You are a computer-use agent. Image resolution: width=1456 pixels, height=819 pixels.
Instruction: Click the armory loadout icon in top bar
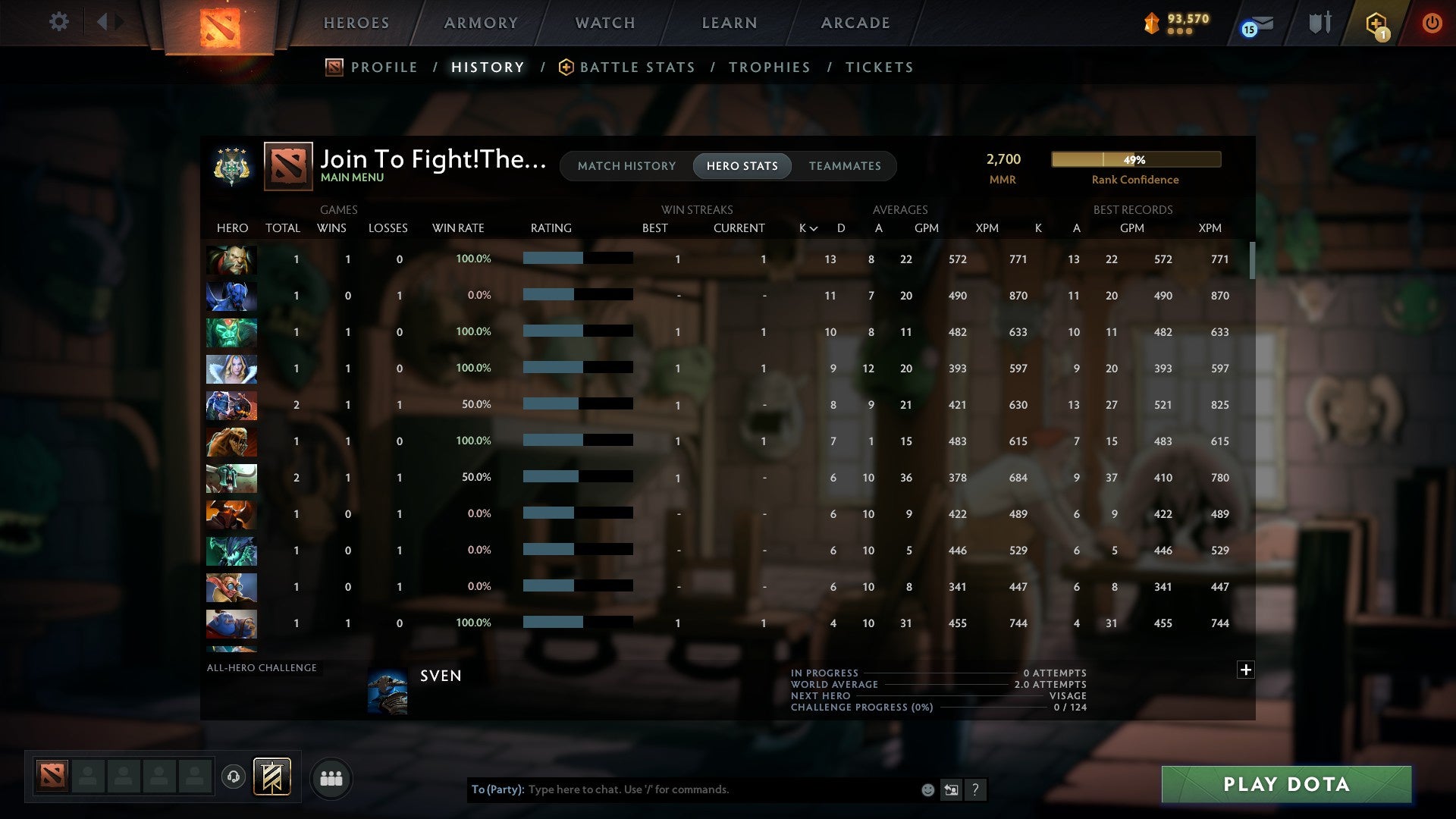1319,23
